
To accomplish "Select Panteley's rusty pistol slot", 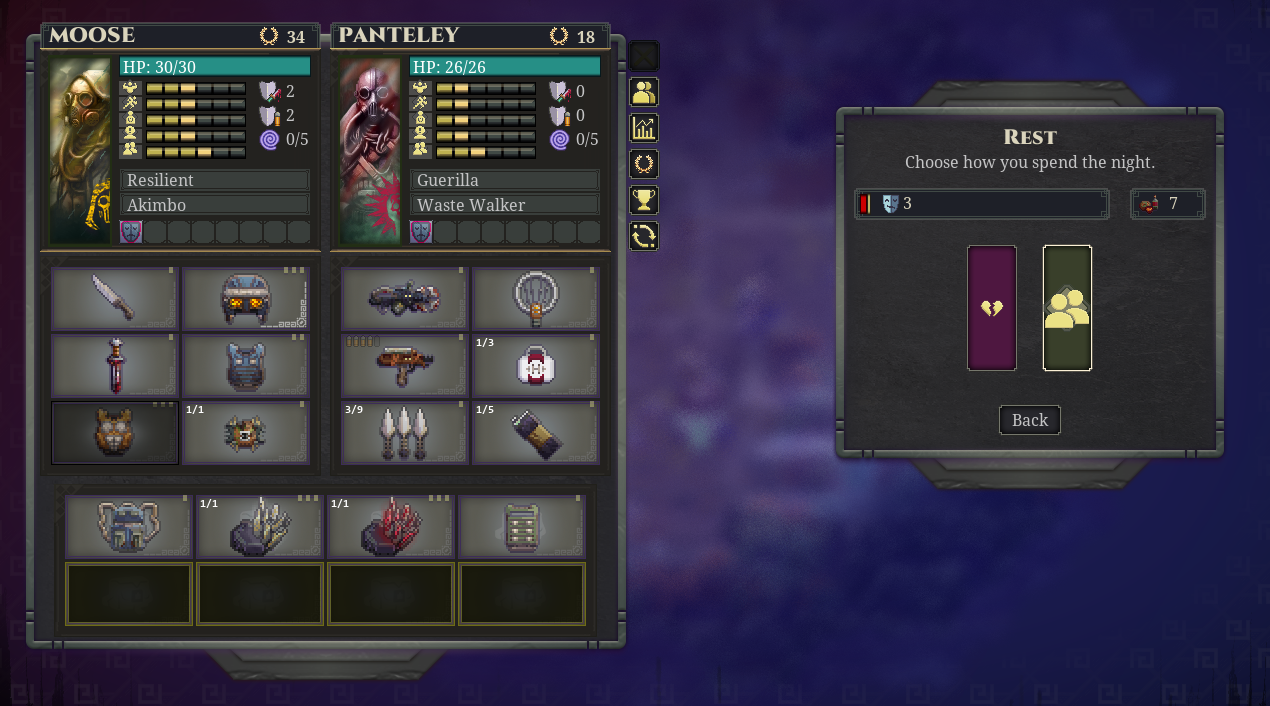I will pos(404,365).
